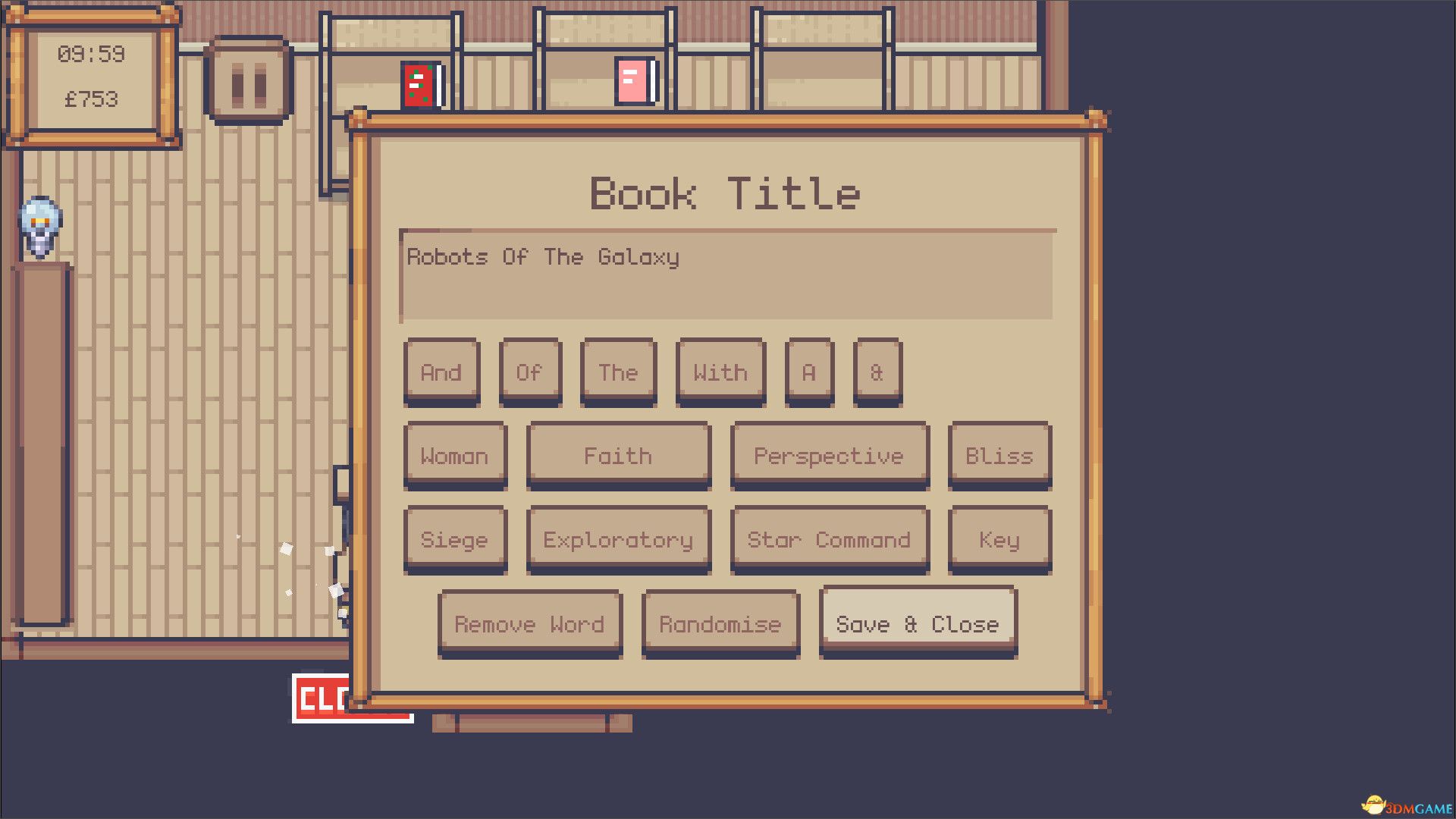1456x819 pixels.
Task: Insert the '&' symbol word
Action: tap(877, 372)
